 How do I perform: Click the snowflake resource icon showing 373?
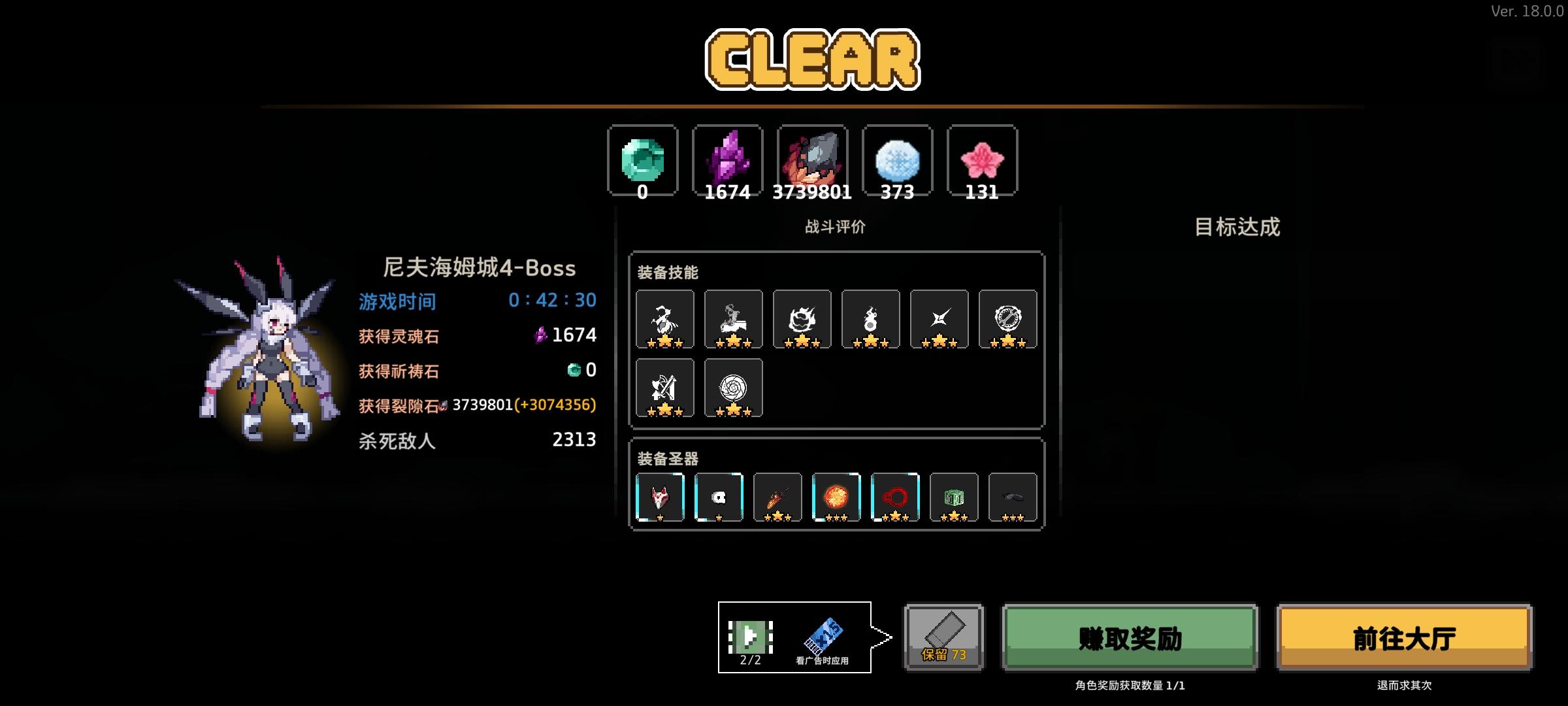897,160
